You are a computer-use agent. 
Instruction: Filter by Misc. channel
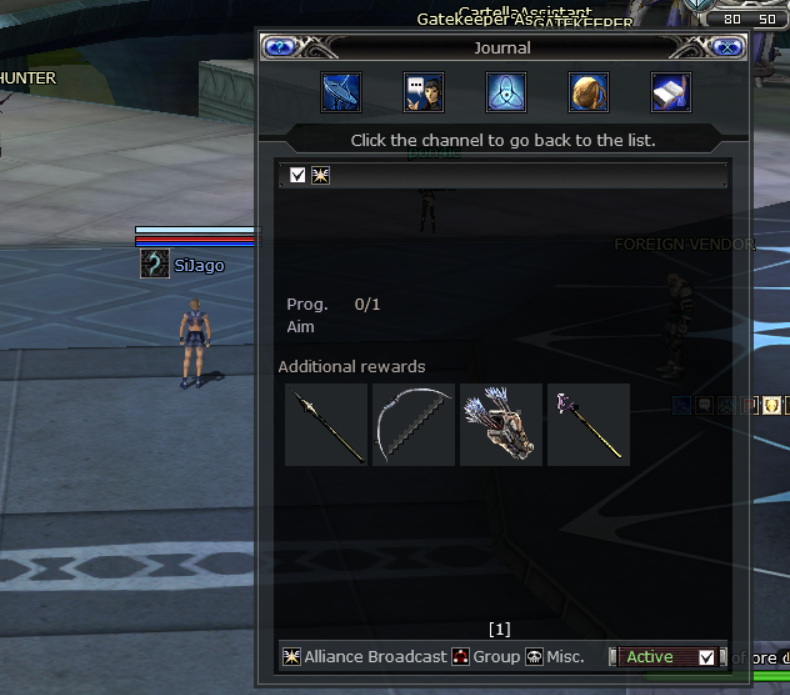point(555,657)
